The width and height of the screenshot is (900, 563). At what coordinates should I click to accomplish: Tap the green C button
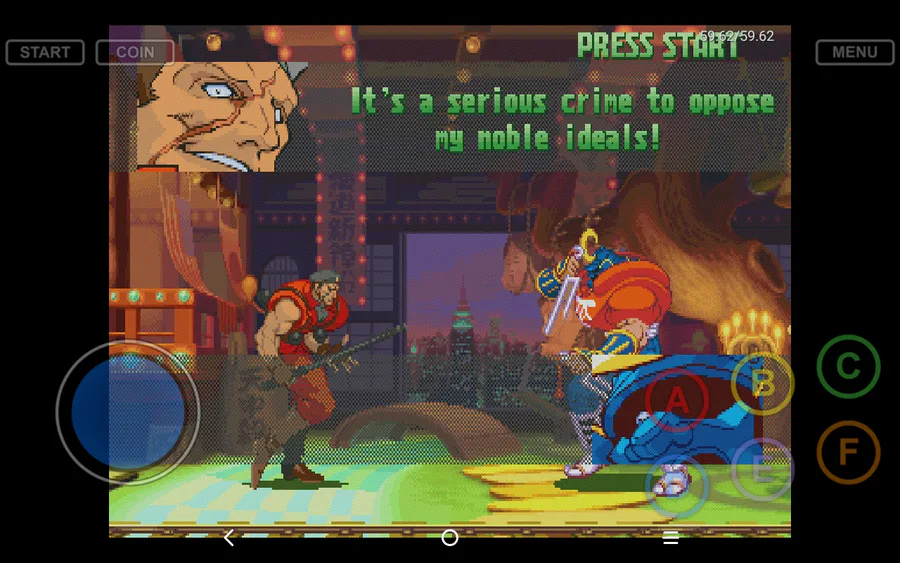point(848,367)
